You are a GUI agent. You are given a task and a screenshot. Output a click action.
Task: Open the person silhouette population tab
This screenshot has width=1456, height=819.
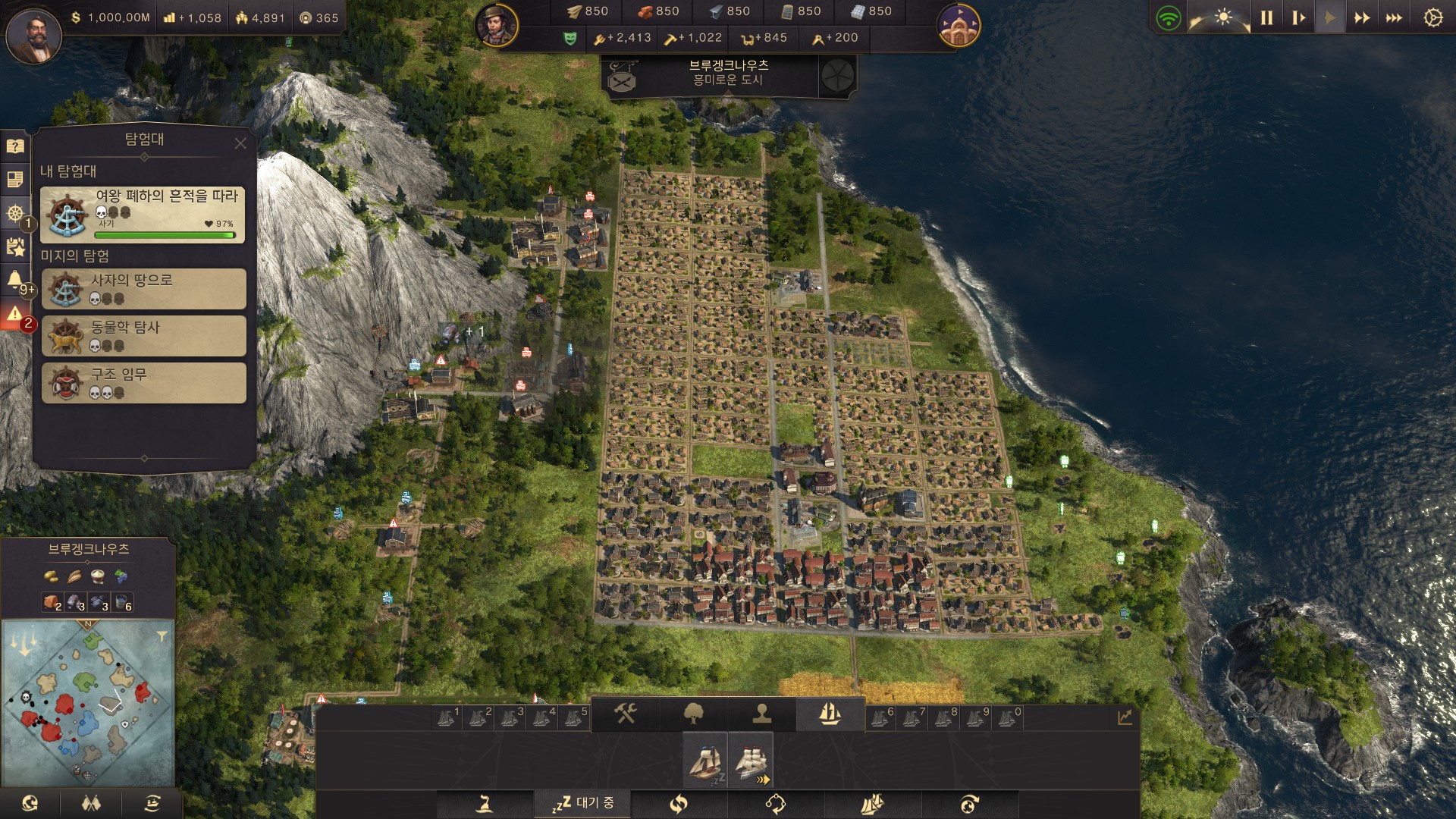pyautogui.click(x=761, y=714)
